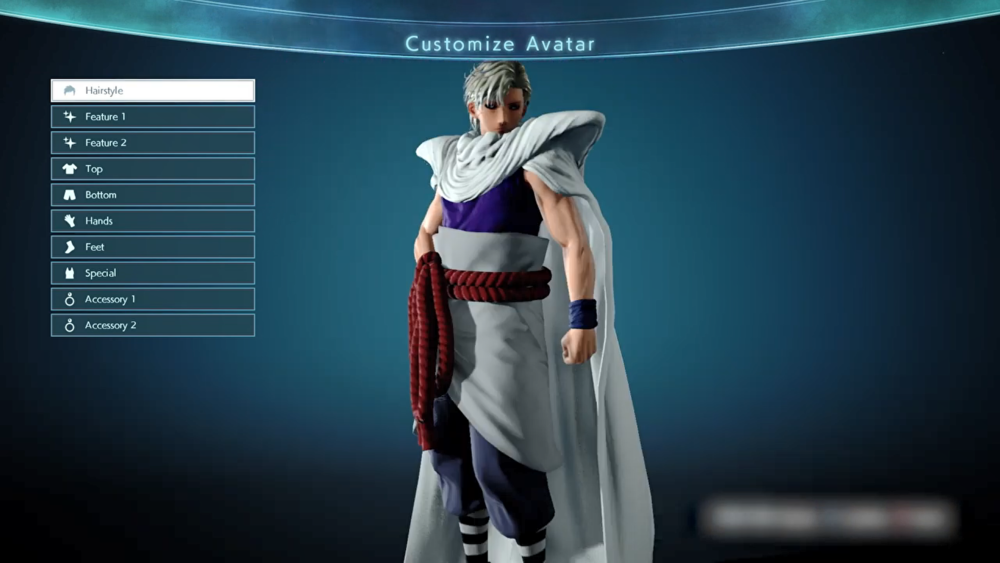Open the Top clothing category
1000x563 pixels.
153,169
